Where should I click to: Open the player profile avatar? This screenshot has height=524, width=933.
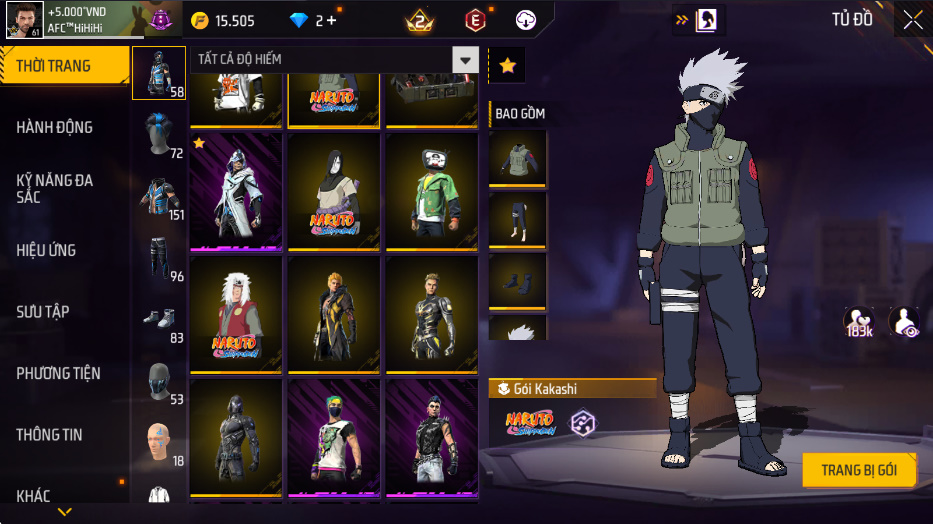pyautogui.click(x=23, y=19)
